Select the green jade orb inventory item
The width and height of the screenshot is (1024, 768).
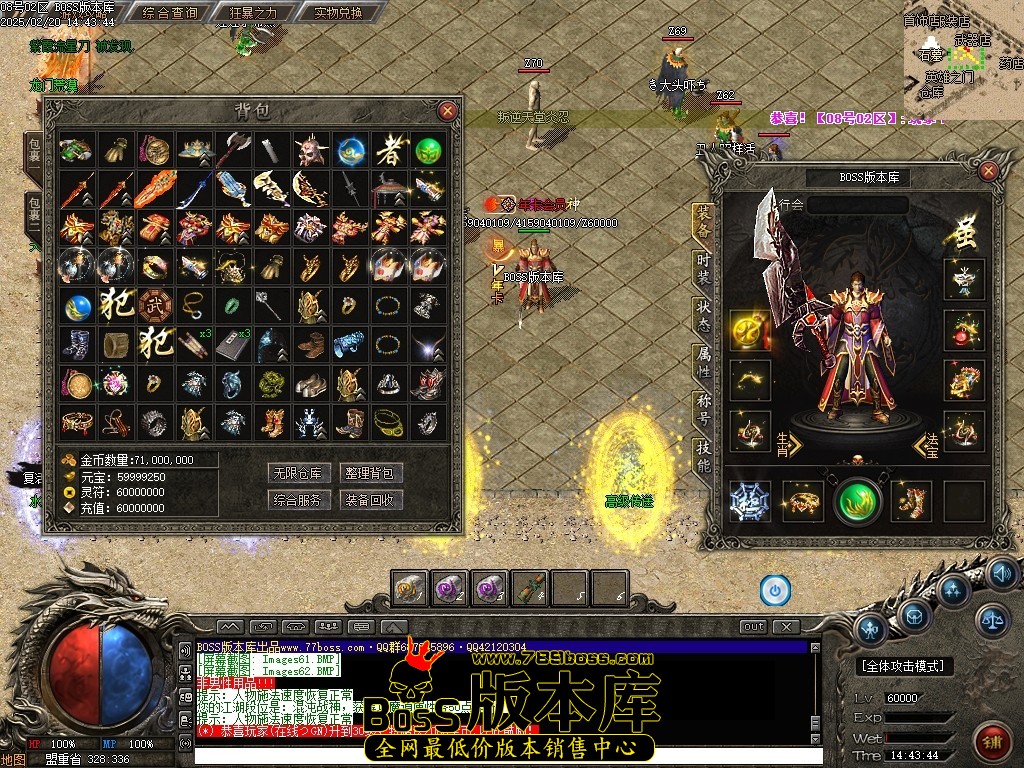[x=429, y=151]
